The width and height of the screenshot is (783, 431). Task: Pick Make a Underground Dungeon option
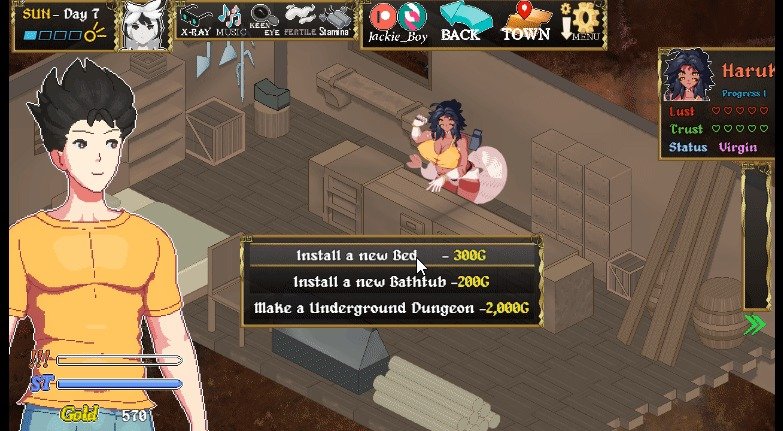(392, 308)
